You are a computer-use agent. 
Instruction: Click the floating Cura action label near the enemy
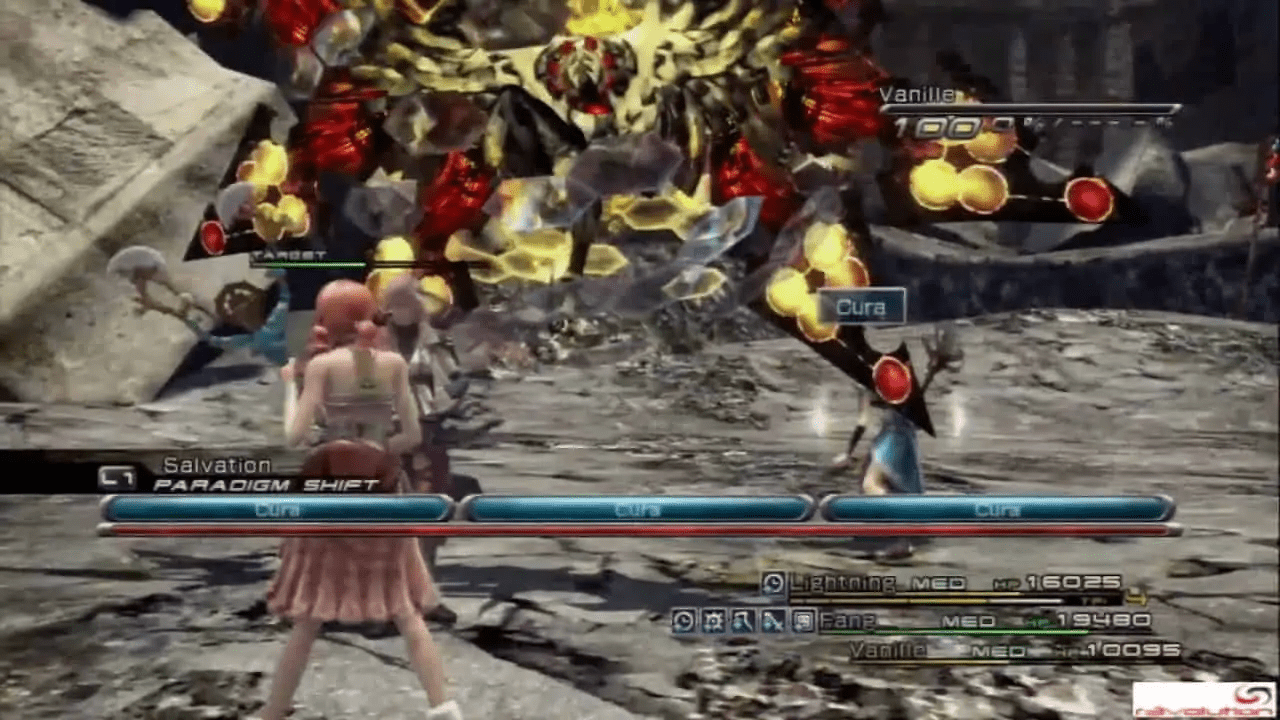pos(861,307)
